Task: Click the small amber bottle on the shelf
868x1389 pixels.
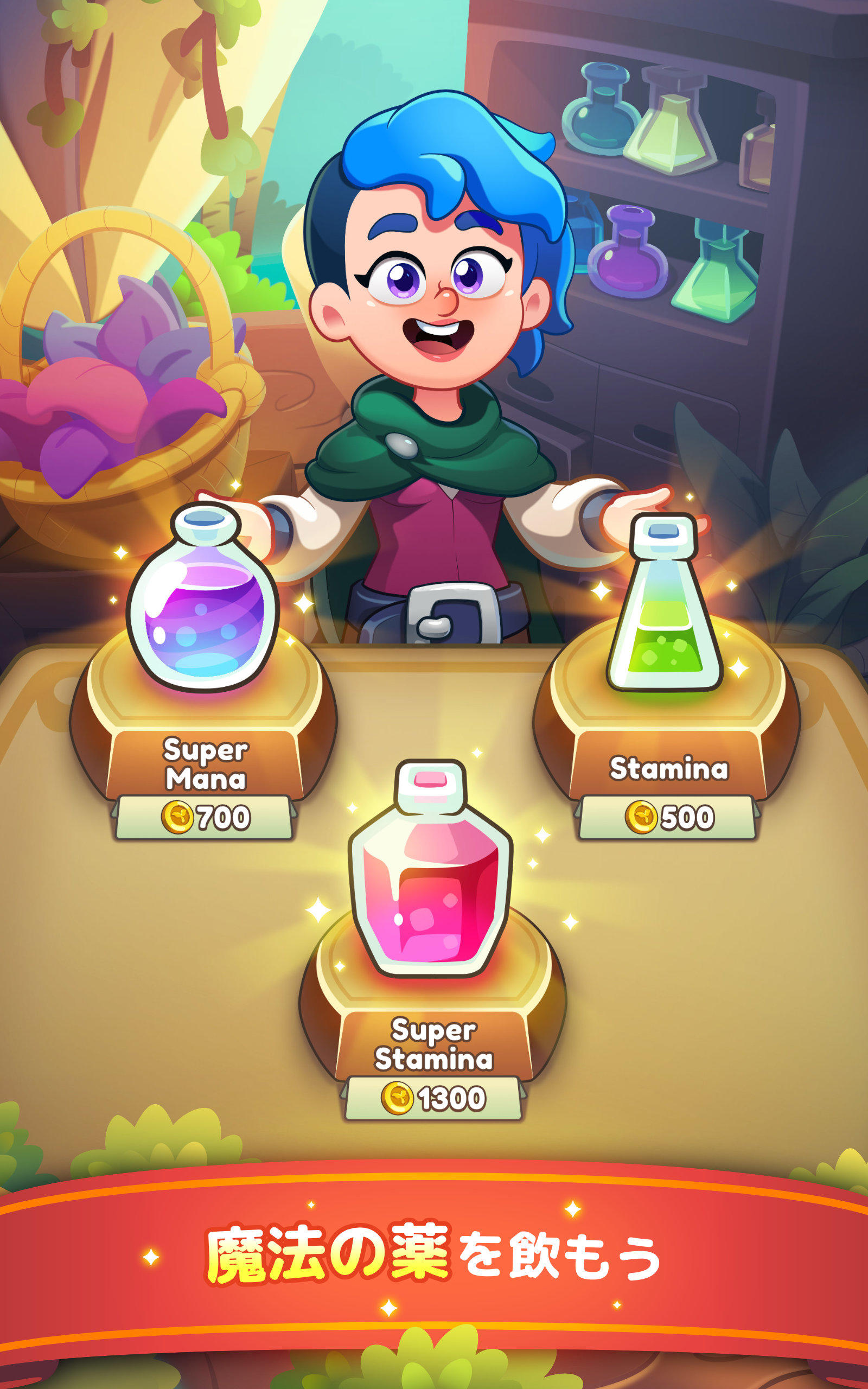Action: [758, 155]
